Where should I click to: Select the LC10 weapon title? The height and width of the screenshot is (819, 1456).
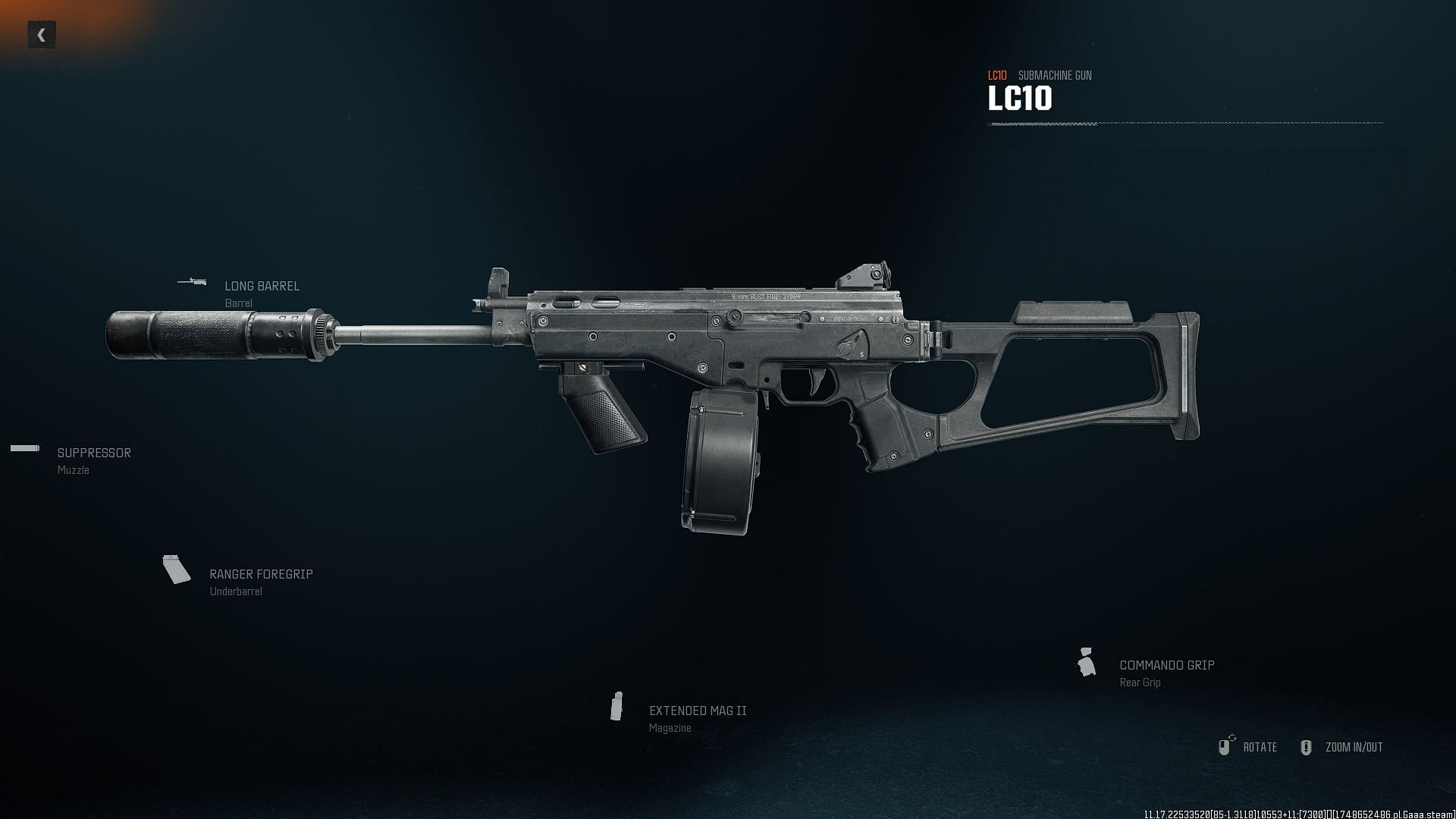[x=1020, y=99]
